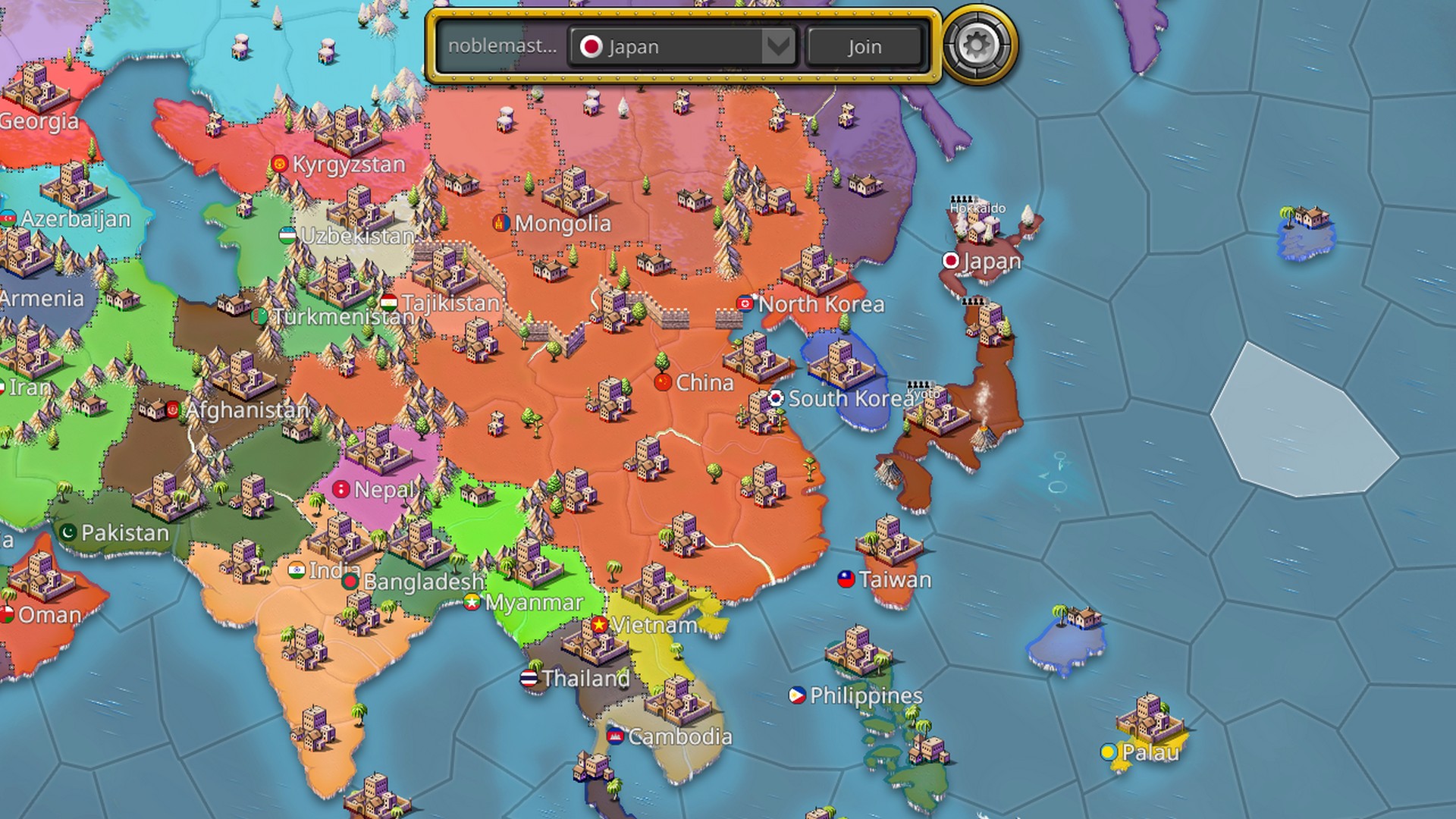Select the Japan flag icon on the map
This screenshot has width=1456, height=819.
click(951, 262)
